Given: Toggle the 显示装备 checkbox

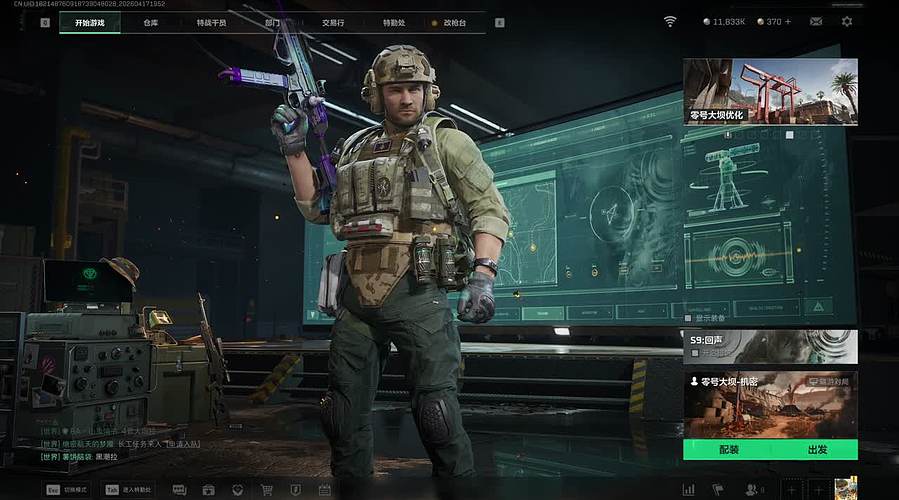Looking at the screenshot, I should pos(688,318).
